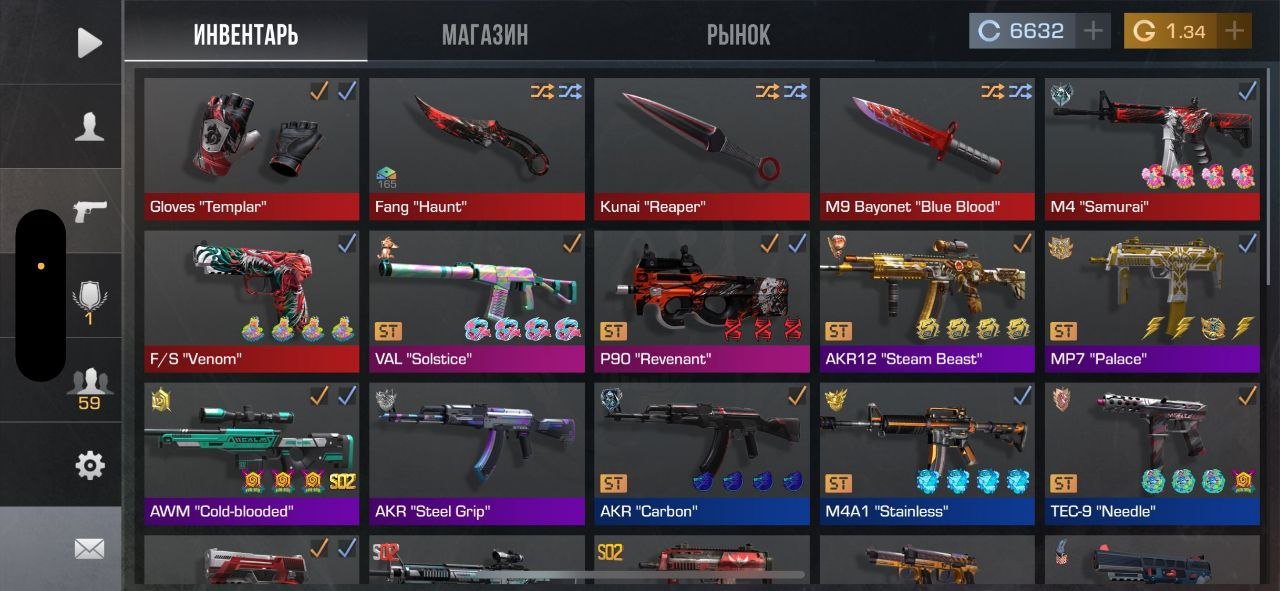
Task: Select the M4 "Samurai" skin
Action: tap(1152, 148)
